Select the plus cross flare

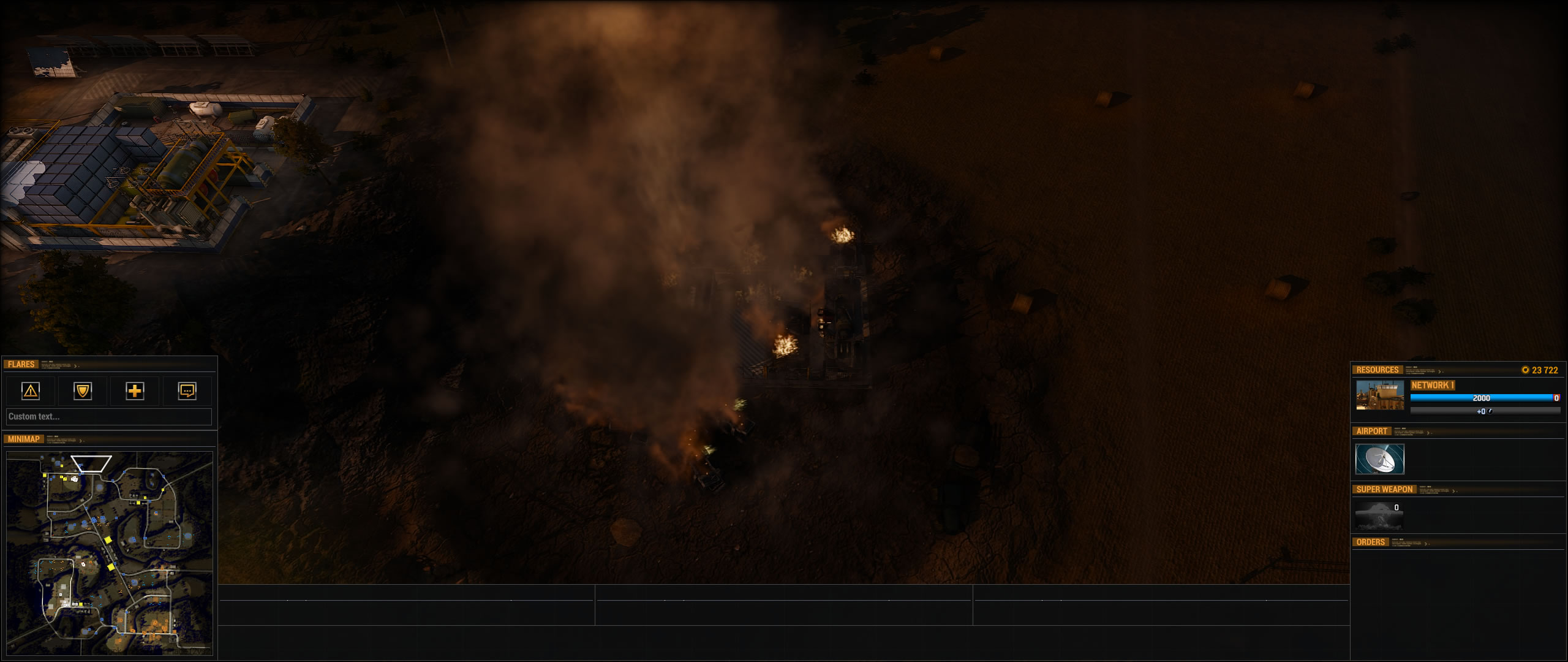tap(135, 391)
